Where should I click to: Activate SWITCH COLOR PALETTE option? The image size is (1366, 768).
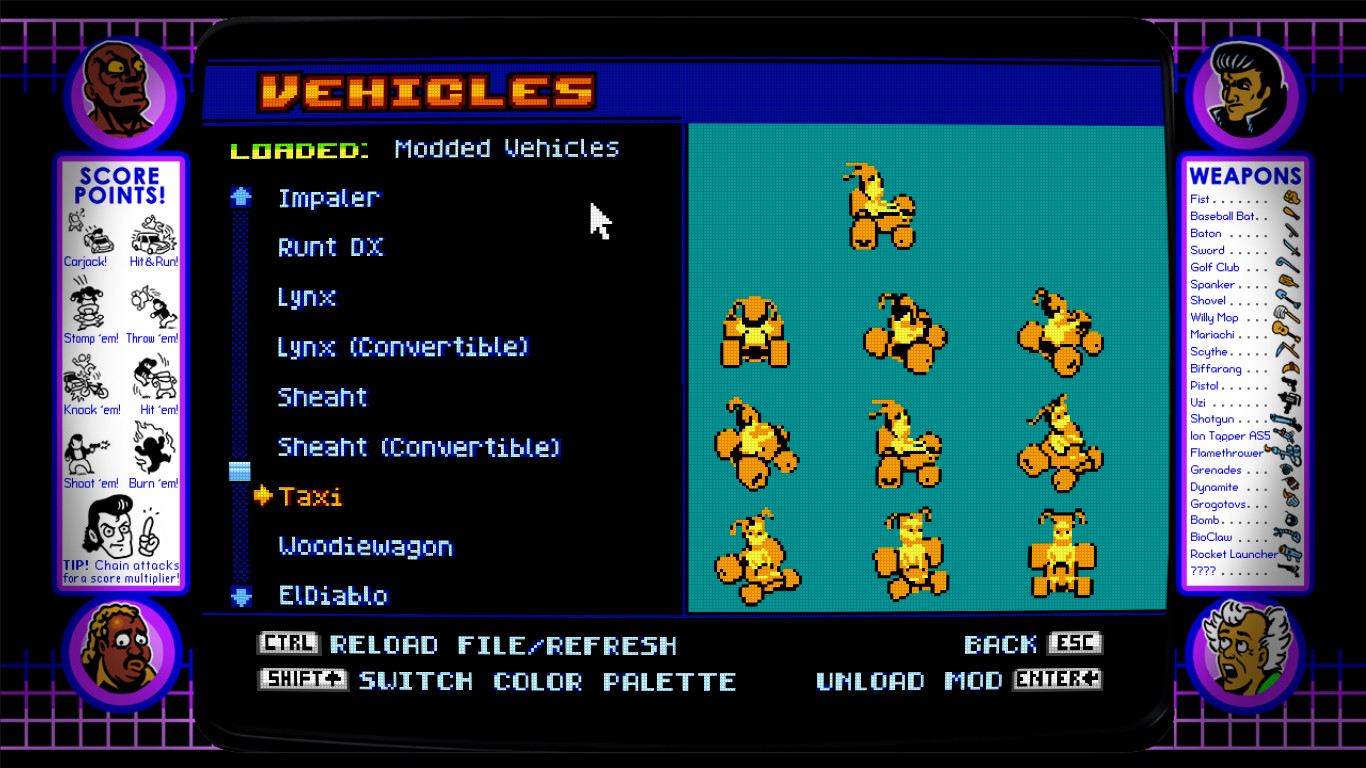point(546,681)
